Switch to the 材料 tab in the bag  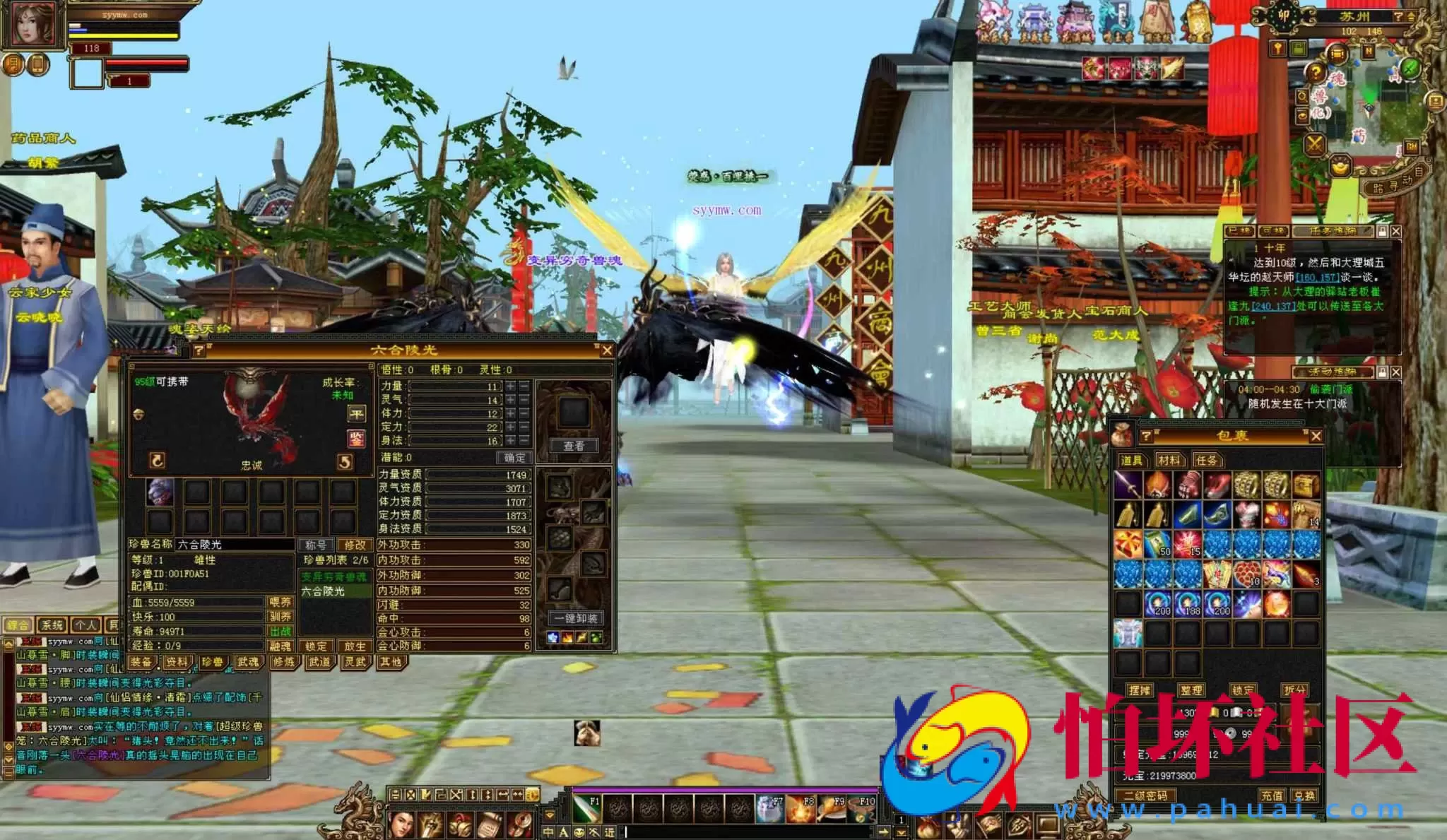click(1169, 460)
